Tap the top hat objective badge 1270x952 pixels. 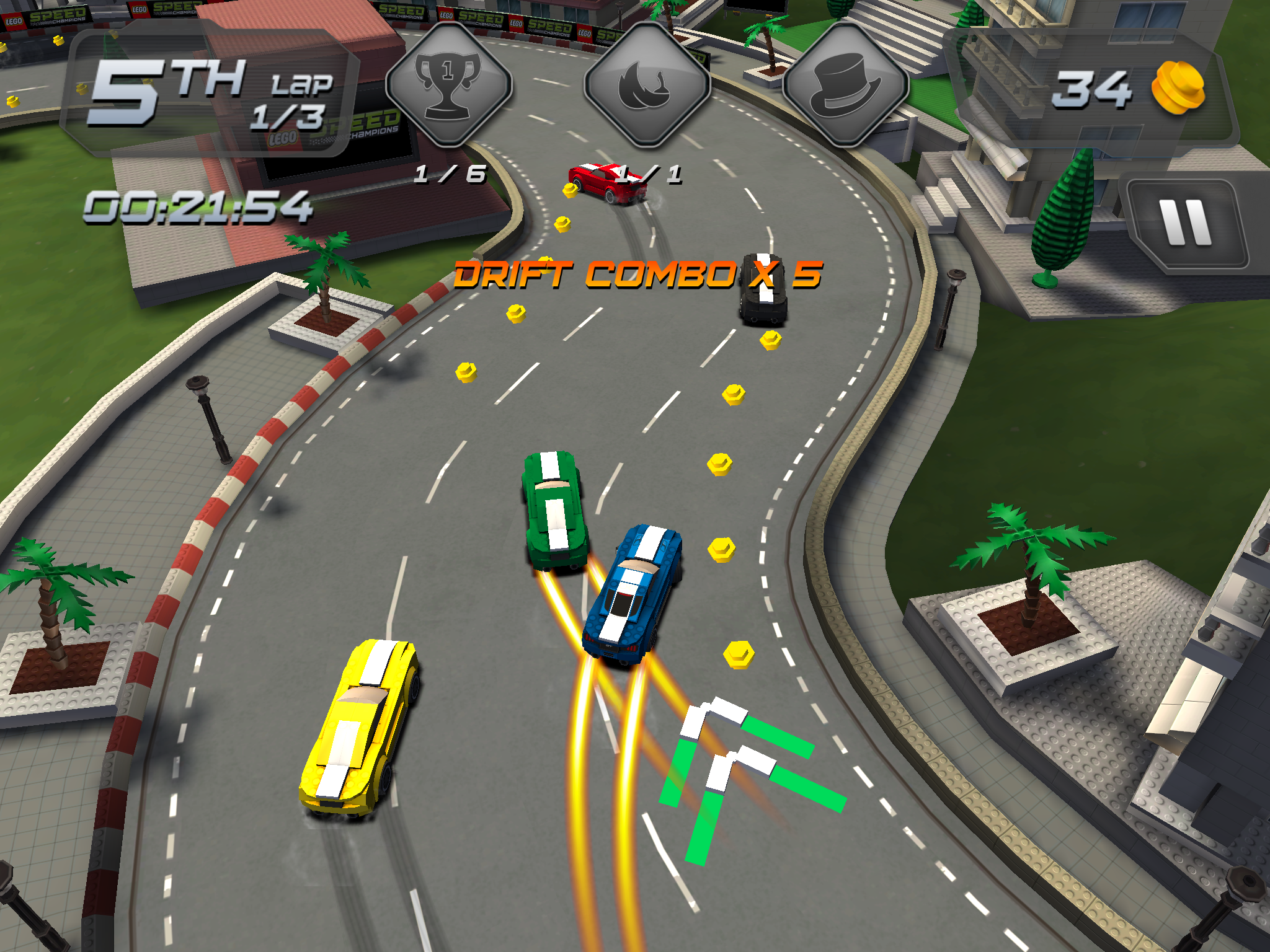coord(845,85)
